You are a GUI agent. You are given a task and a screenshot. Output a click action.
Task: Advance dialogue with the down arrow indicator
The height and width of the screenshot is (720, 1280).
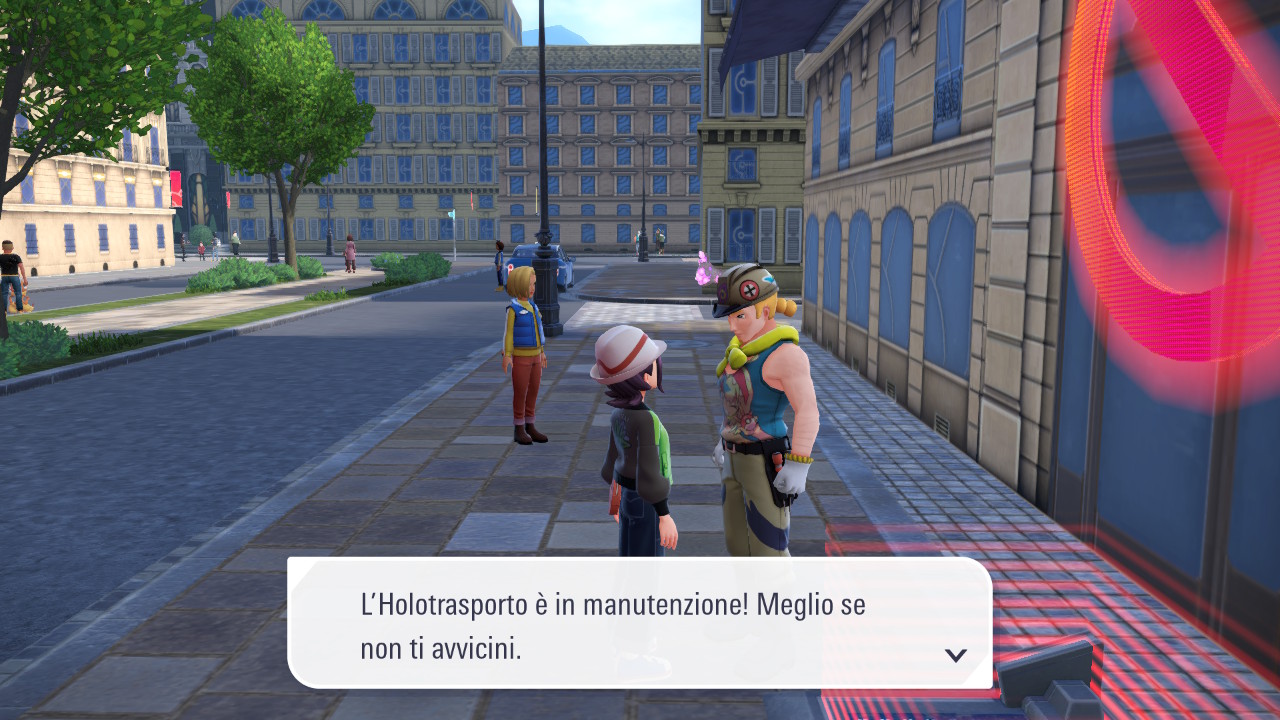click(x=956, y=655)
